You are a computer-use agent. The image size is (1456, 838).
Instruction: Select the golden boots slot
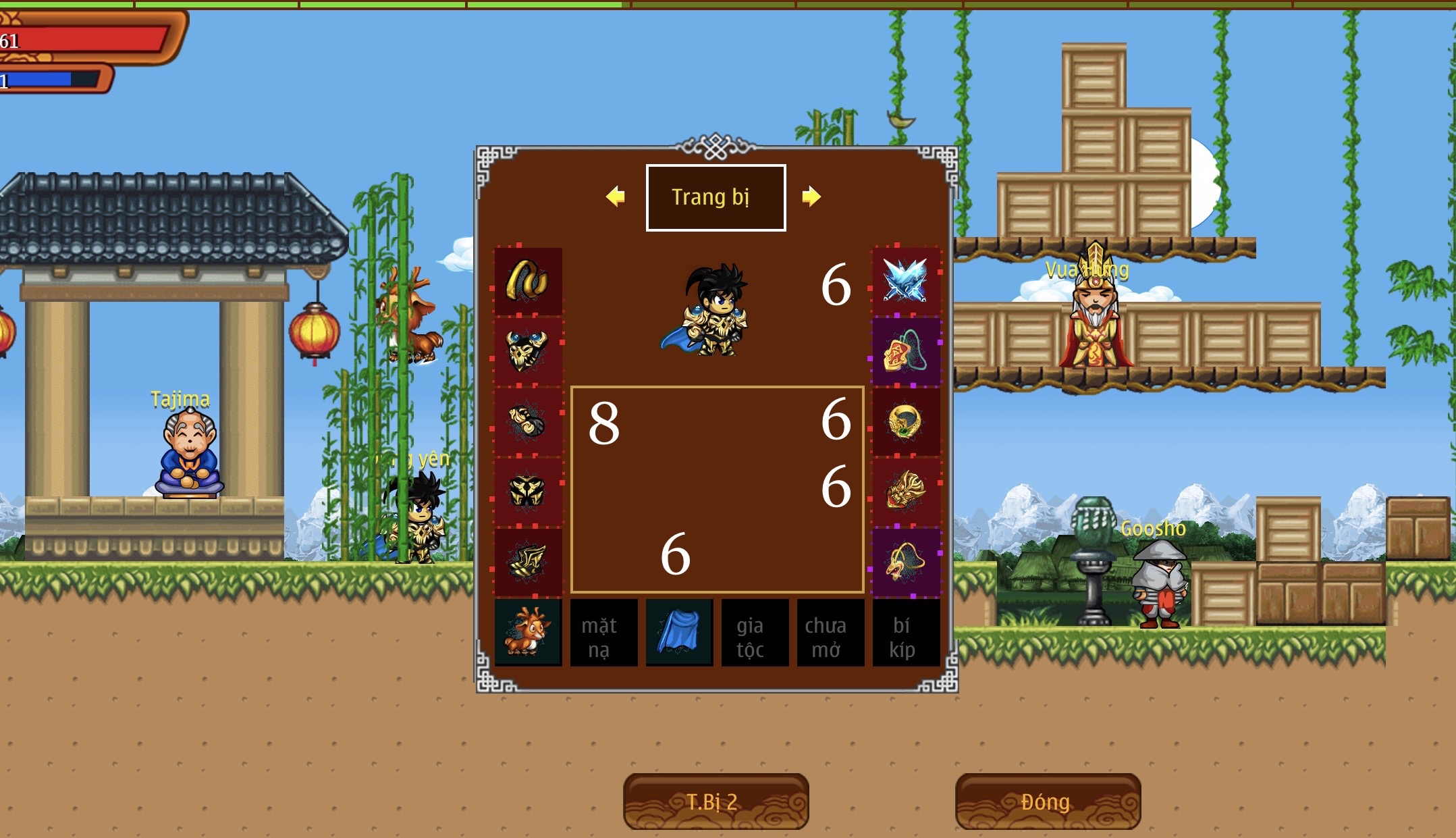(528, 562)
